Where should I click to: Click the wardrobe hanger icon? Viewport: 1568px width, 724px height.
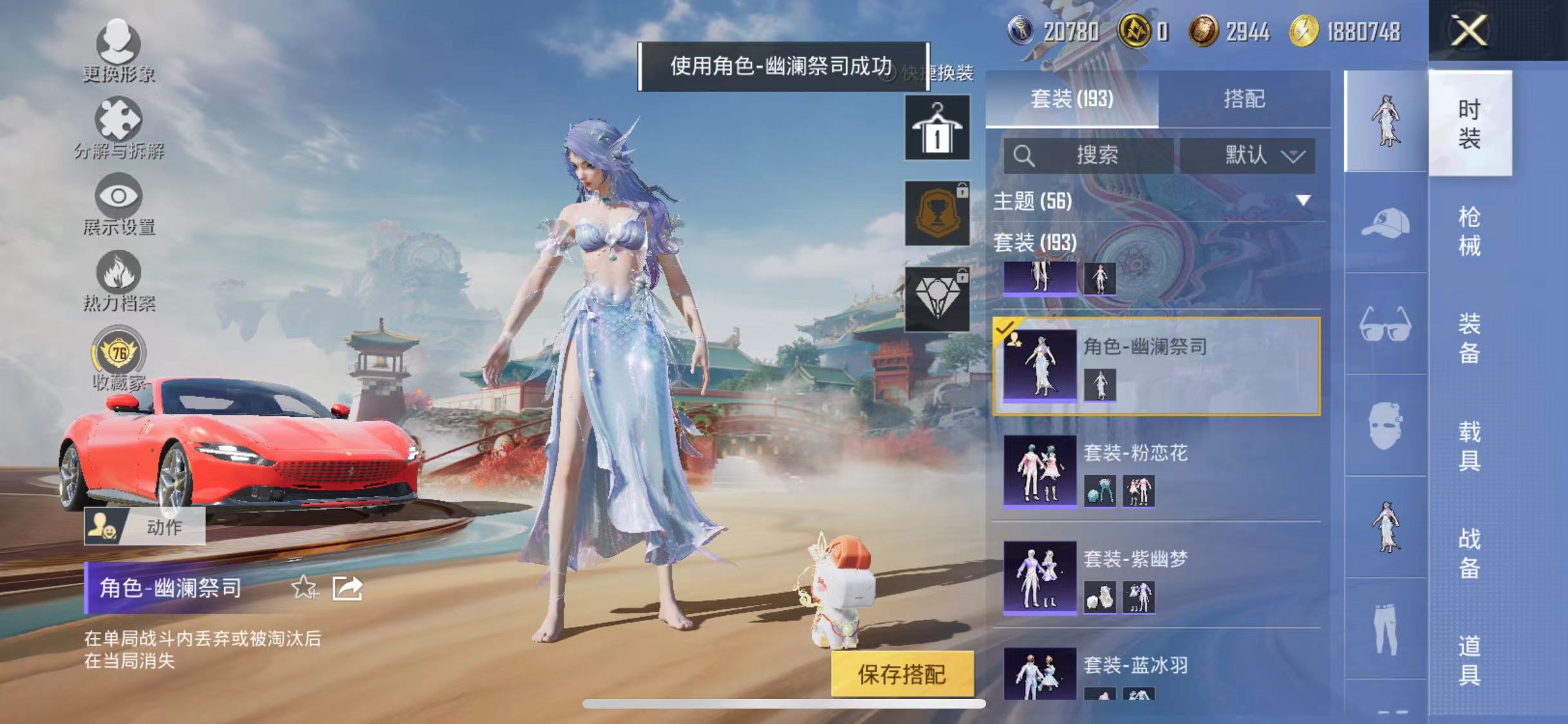(x=937, y=127)
